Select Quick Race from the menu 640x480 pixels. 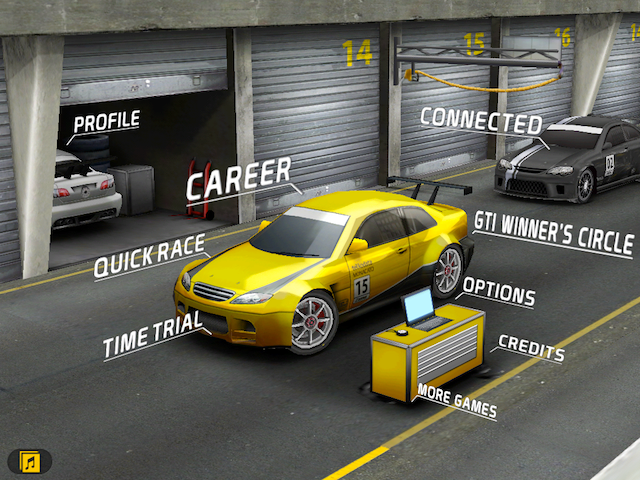click(149, 256)
